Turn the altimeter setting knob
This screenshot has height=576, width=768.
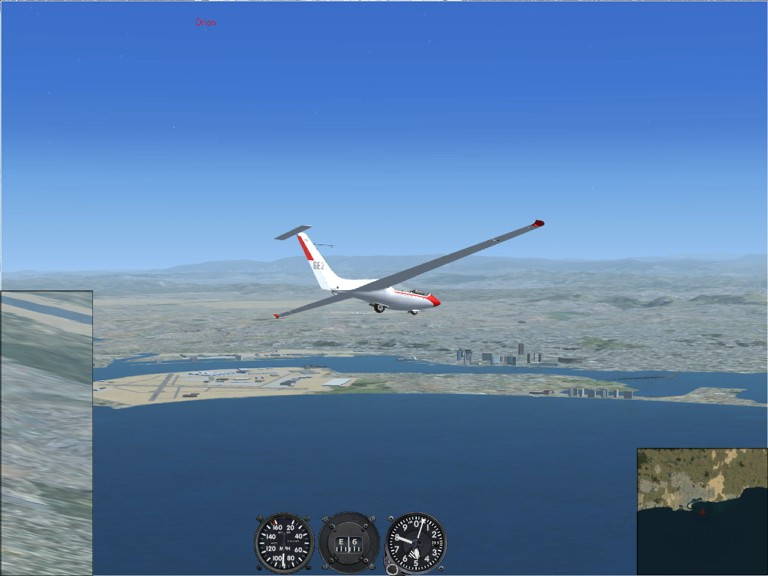pos(391,567)
